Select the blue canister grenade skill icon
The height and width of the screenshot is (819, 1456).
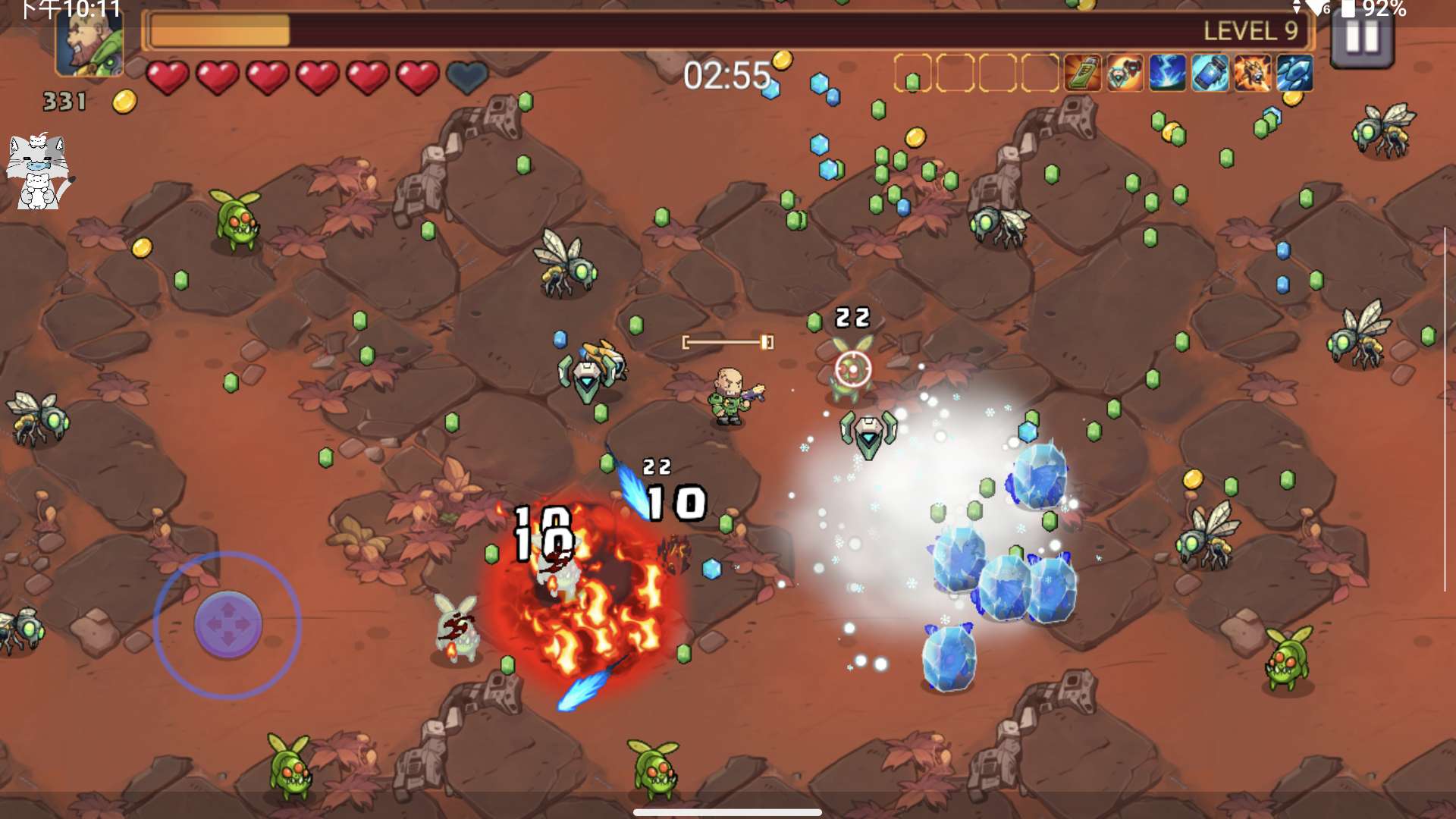point(1210,74)
